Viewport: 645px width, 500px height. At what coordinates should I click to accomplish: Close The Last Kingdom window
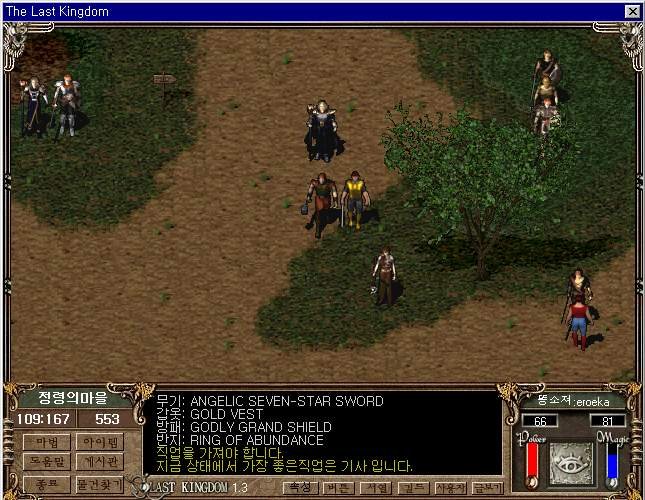[x=632, y=11]
